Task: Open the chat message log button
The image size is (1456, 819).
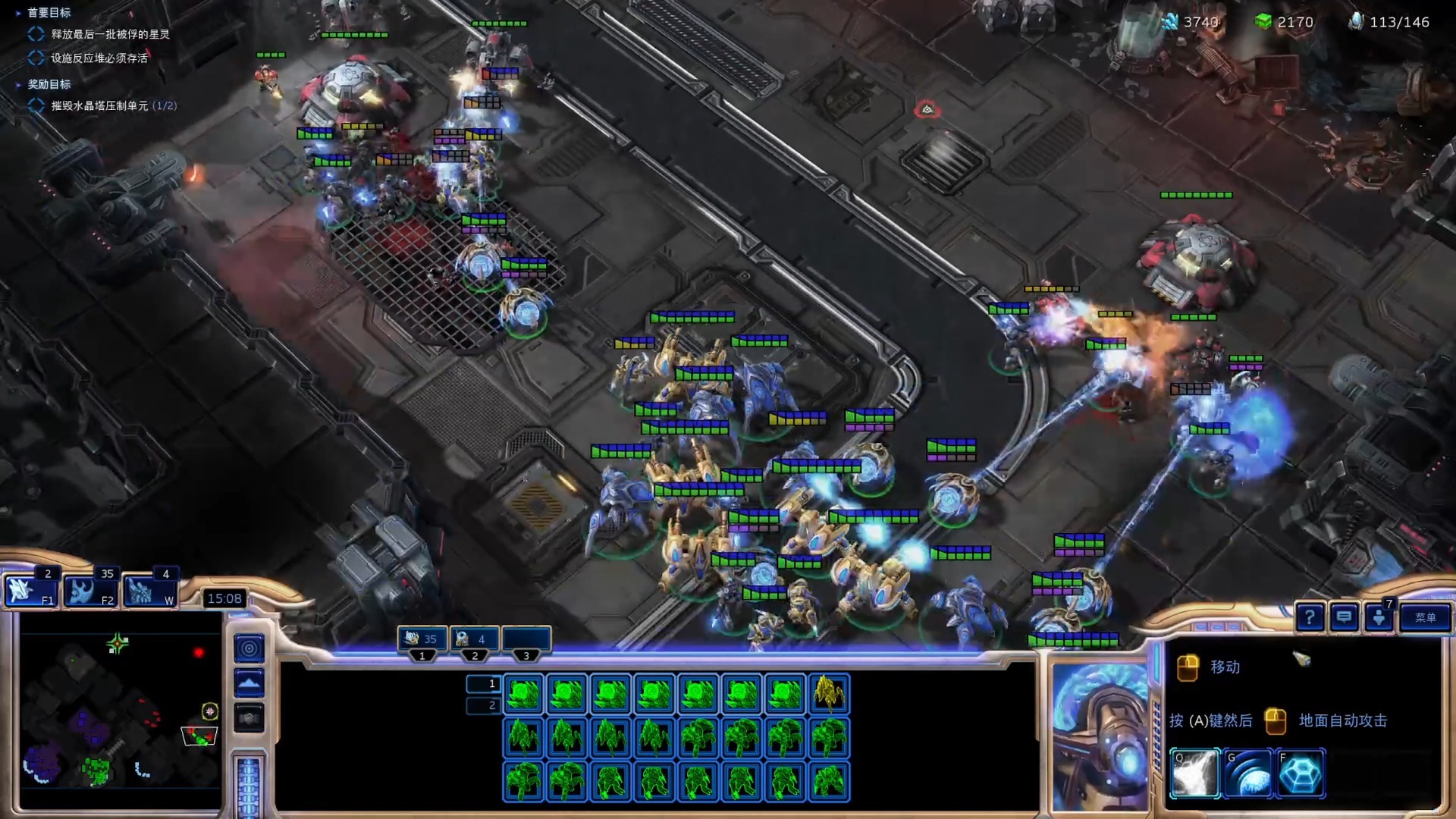Action: [x=1344, y=617]
